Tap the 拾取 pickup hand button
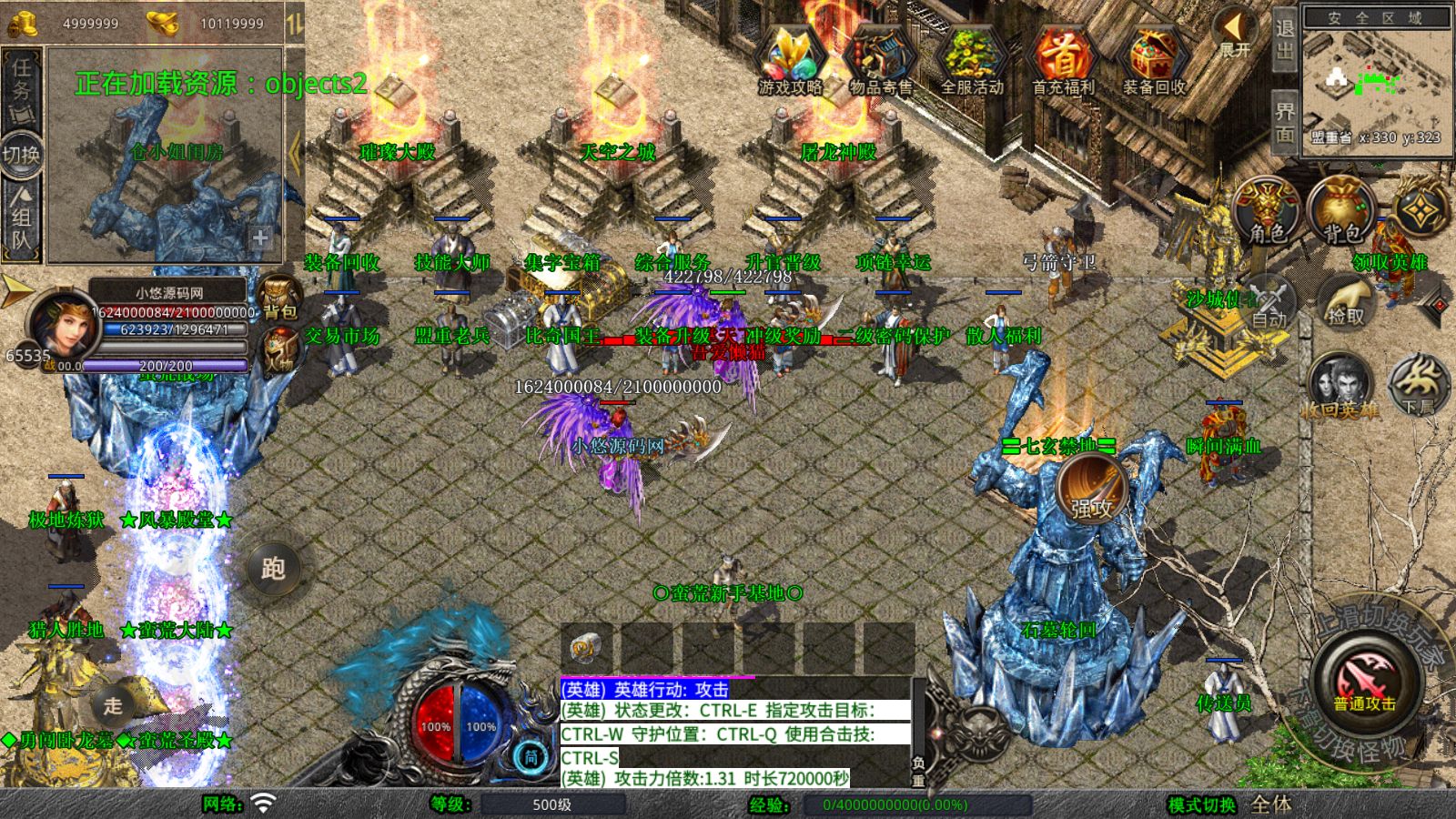1456x819 pixels. [1346, 301]
